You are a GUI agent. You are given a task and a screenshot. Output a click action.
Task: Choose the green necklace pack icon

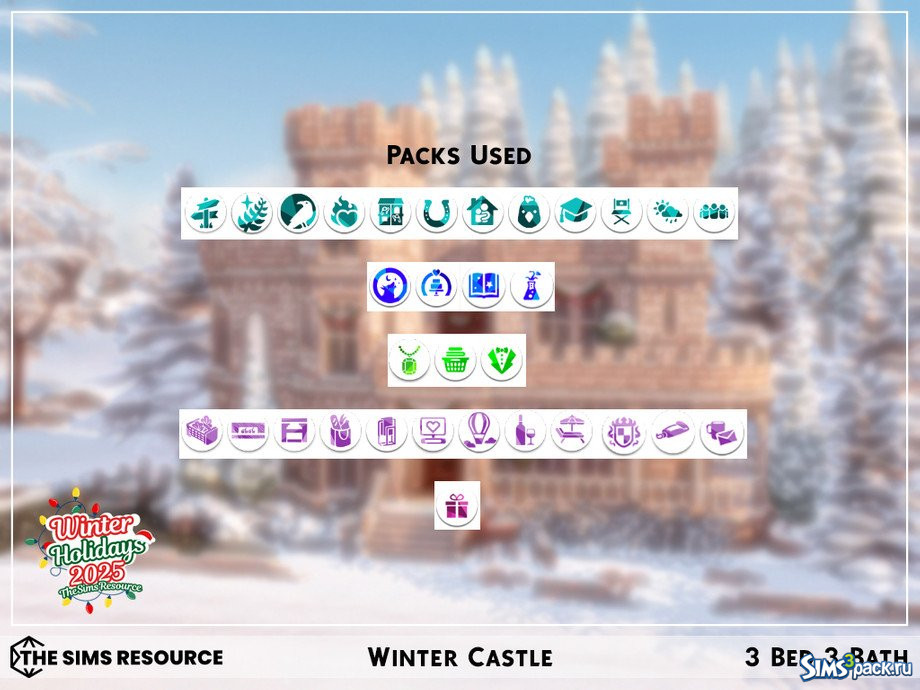[409, 361]
